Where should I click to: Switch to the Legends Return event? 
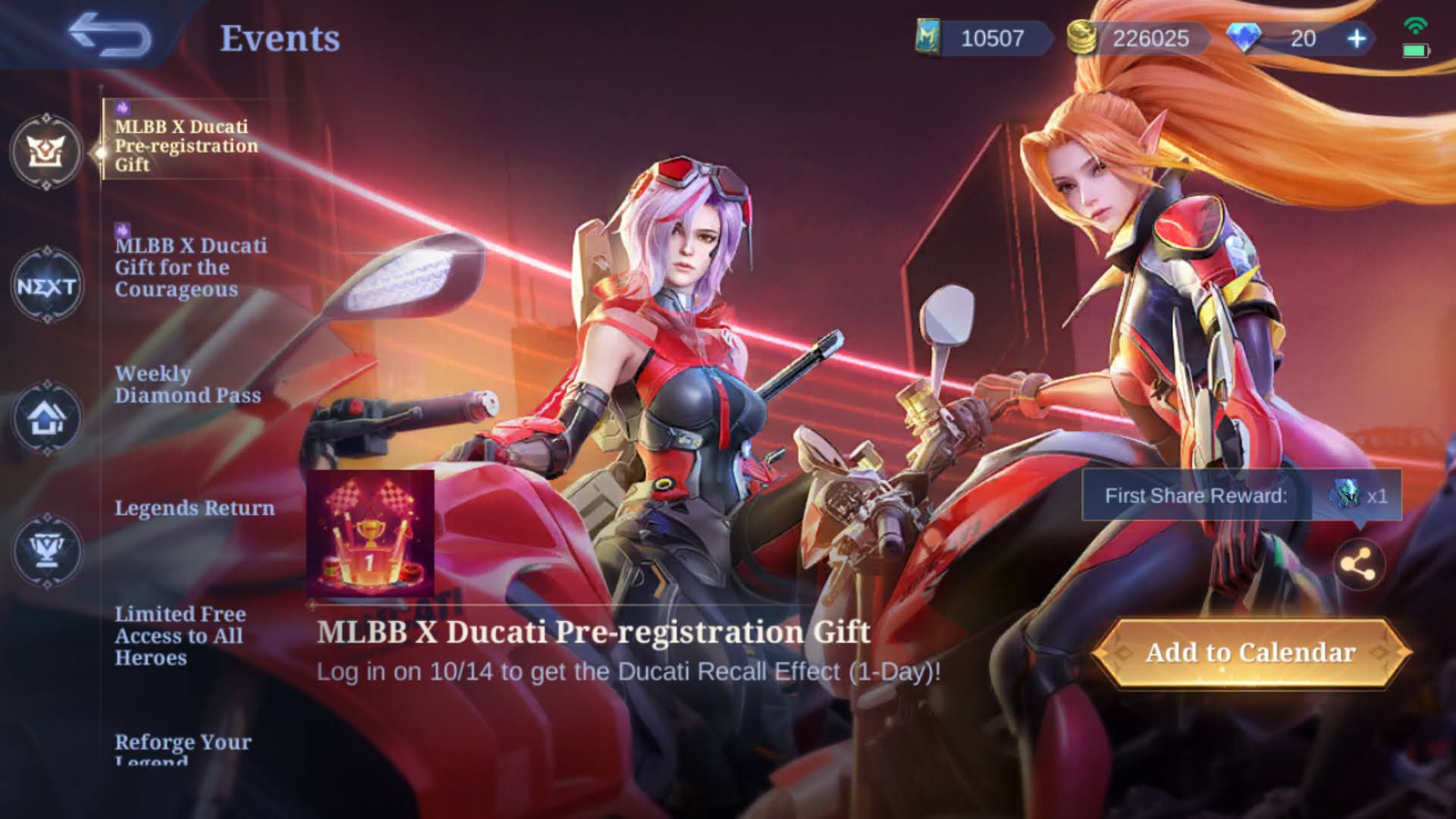(196, 508)
